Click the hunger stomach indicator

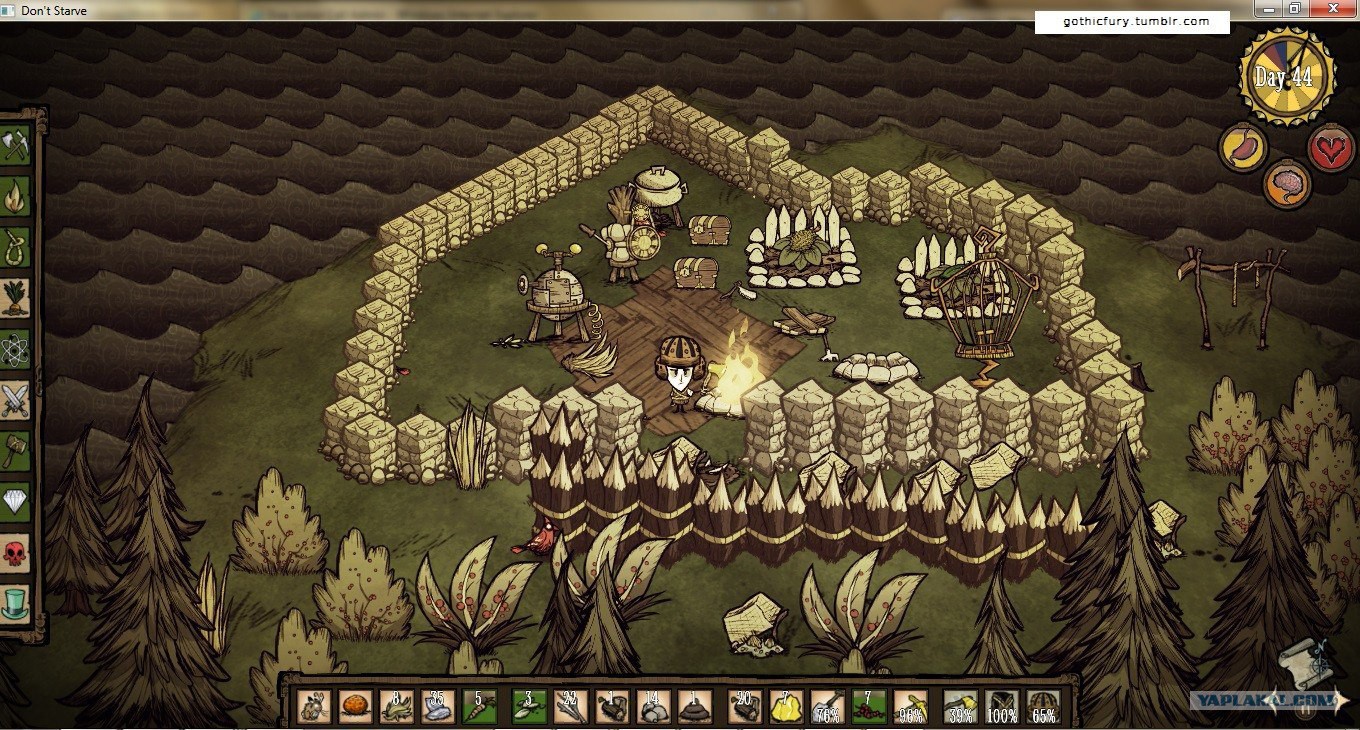tap(1243, 147)
